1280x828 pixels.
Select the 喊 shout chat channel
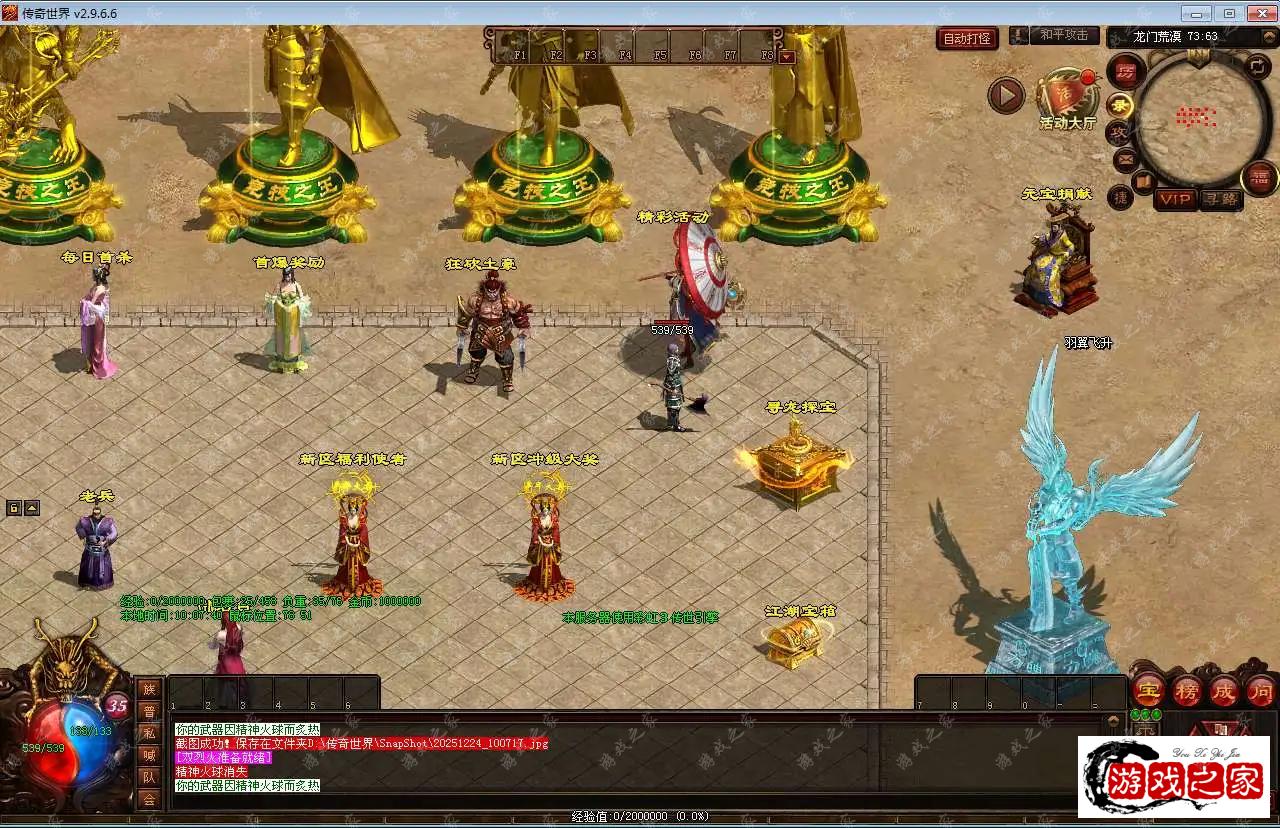click(149, 755)
